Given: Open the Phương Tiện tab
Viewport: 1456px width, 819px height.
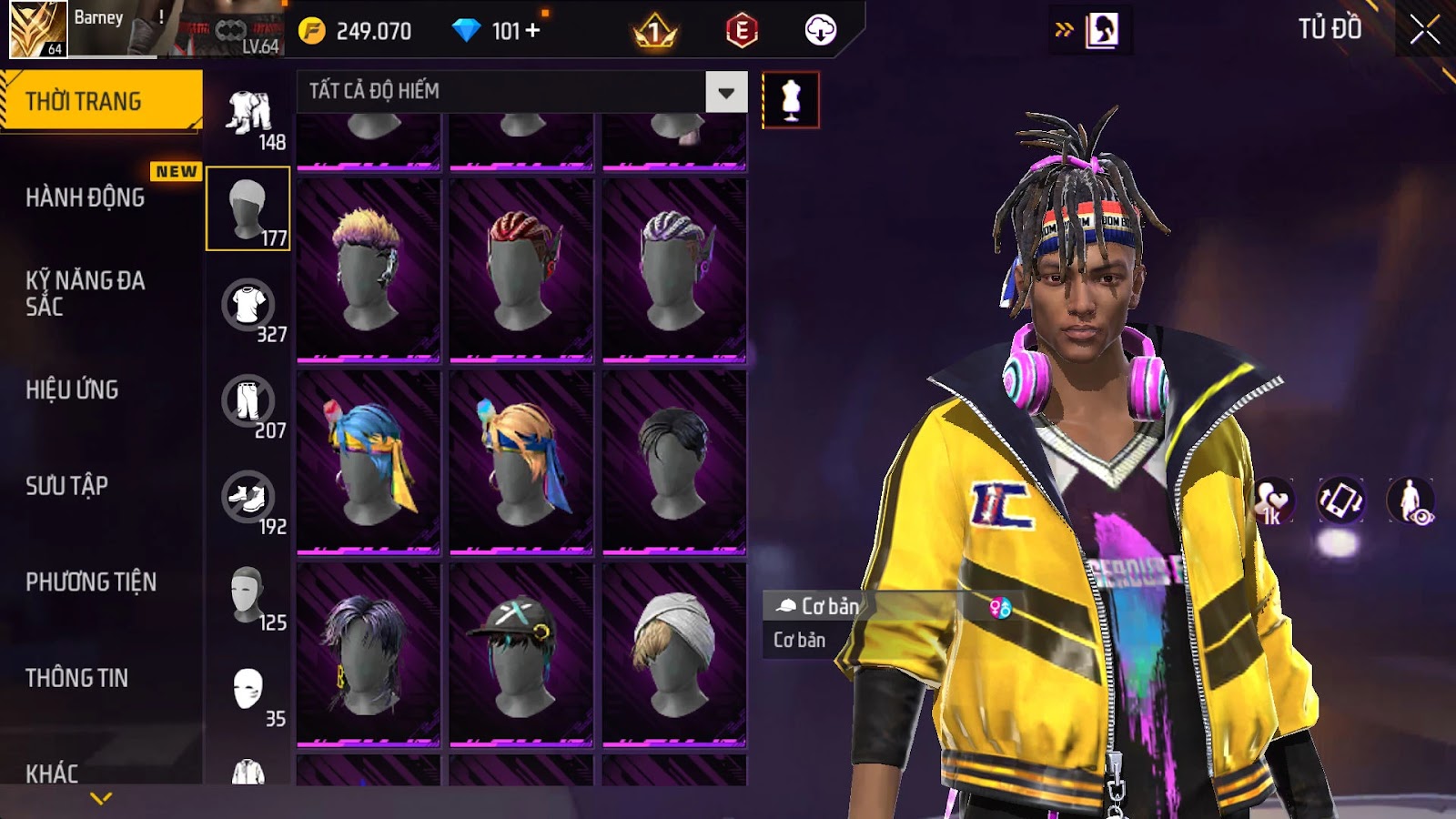Looking at the screenshot, I should 91,581.
